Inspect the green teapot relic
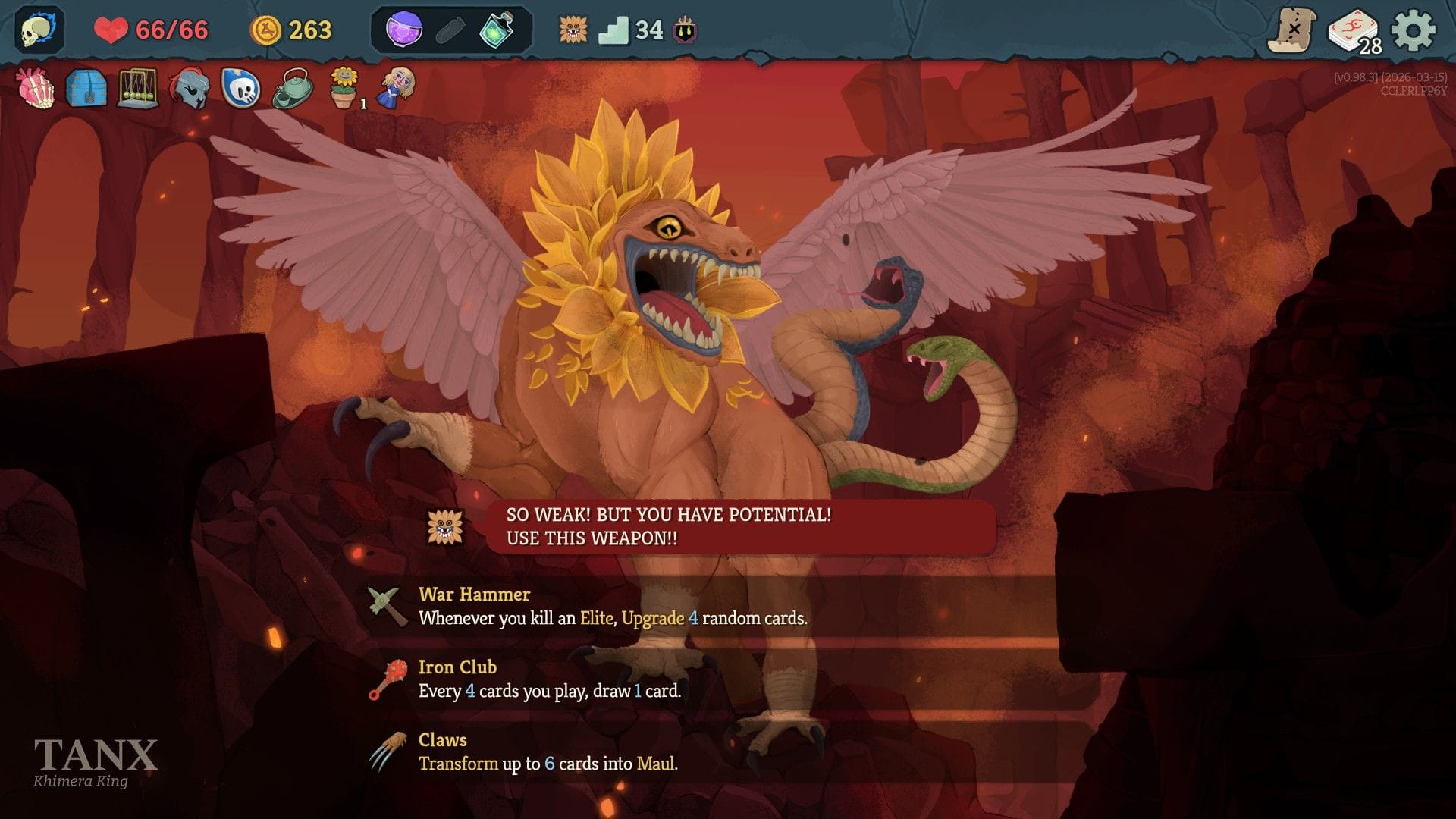 pyautogui.click(x=292, y=88)
